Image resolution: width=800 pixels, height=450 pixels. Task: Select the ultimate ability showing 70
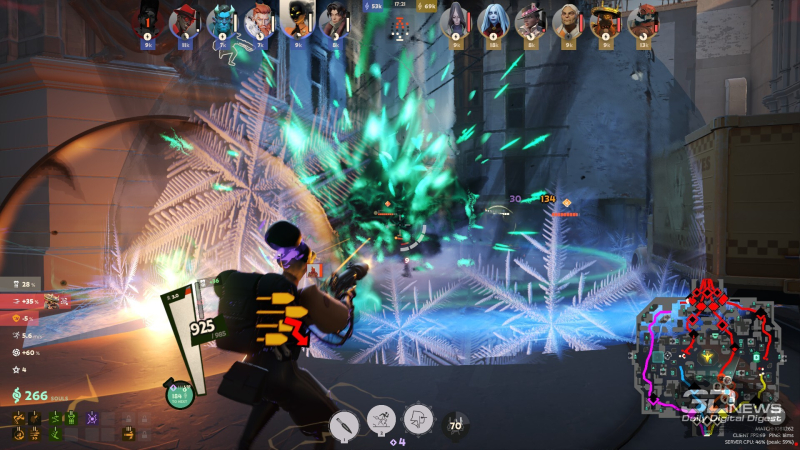pos(457,424)
